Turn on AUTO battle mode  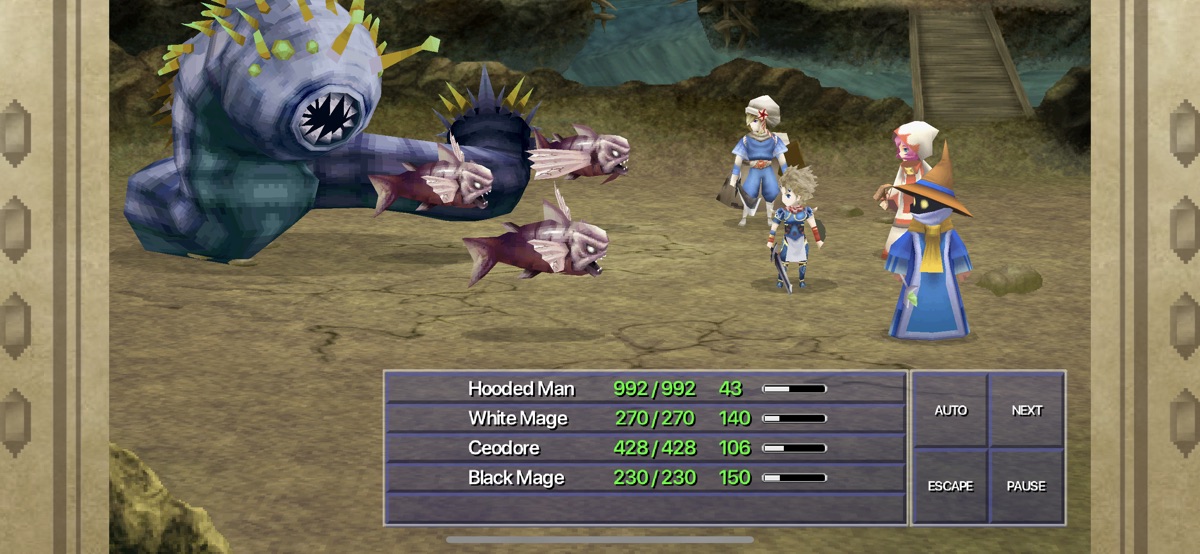click(x=950, y=410)
